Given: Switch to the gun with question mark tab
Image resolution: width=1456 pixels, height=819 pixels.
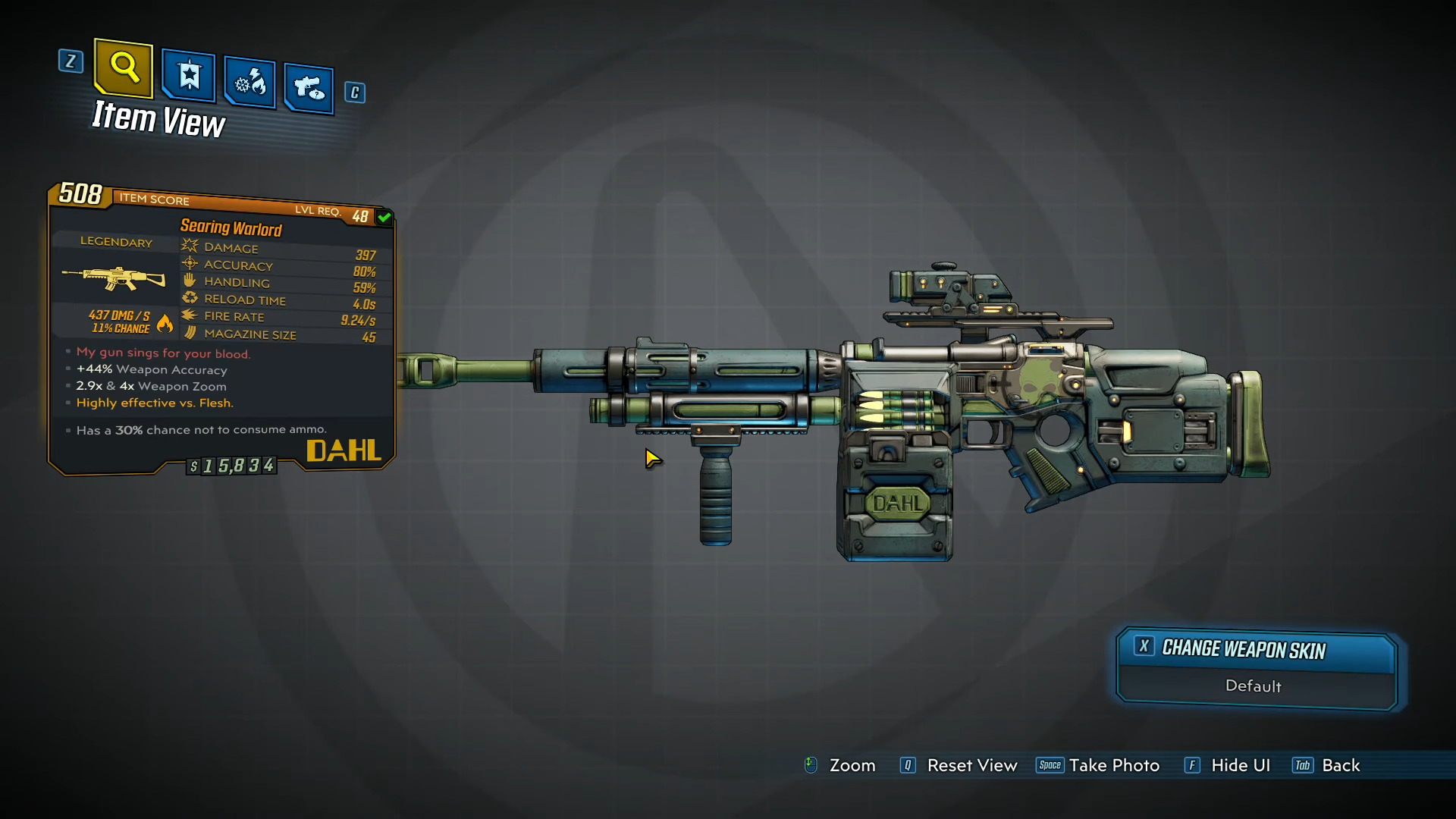Looking at the screenshot, I should pos(309,88).
